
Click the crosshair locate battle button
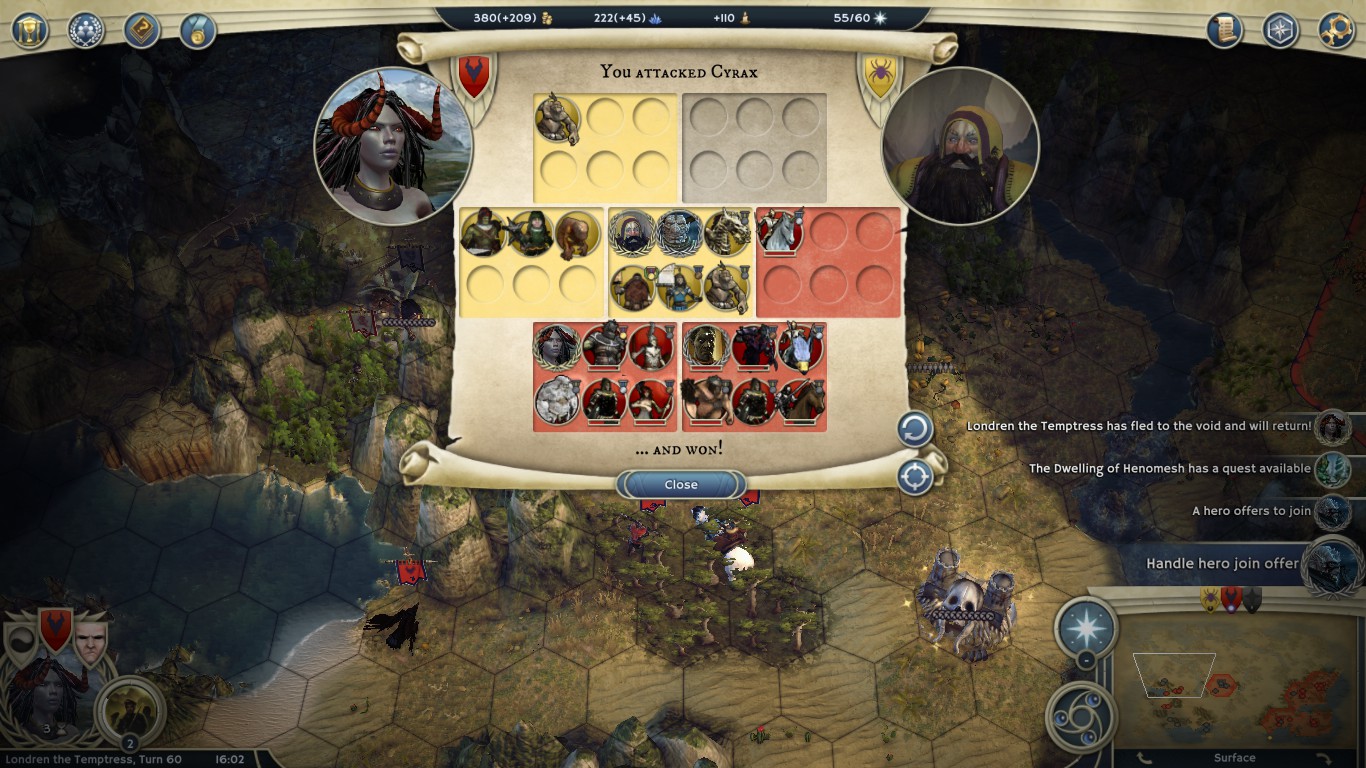click(x=914, y=477)
